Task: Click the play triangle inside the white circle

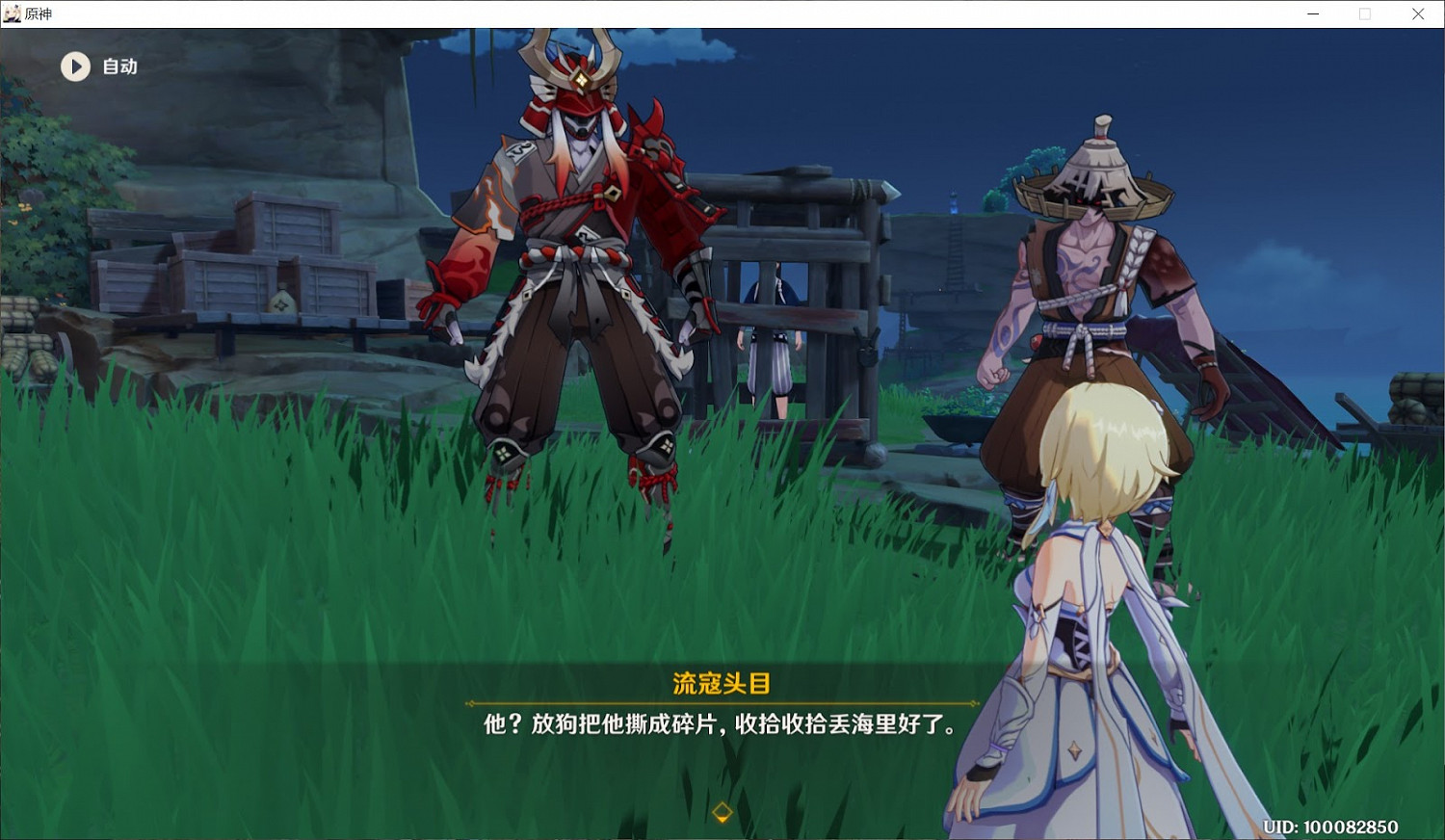Action: tap(75, 66)
